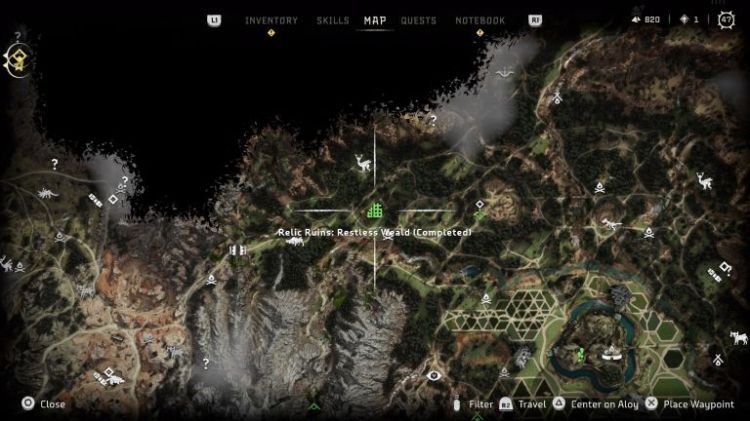Image resolution: width=750 pixels, height=421 pixels.
Task: Go to the Quests tab
Action: (x=418, y=20)
